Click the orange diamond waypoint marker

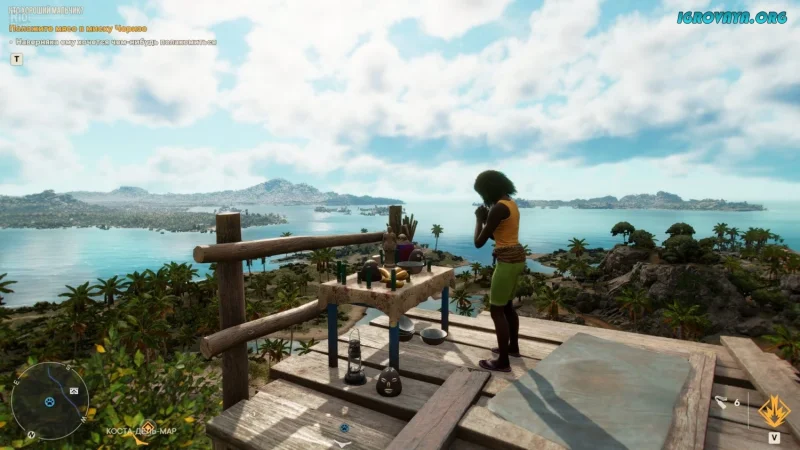[146, 427]
